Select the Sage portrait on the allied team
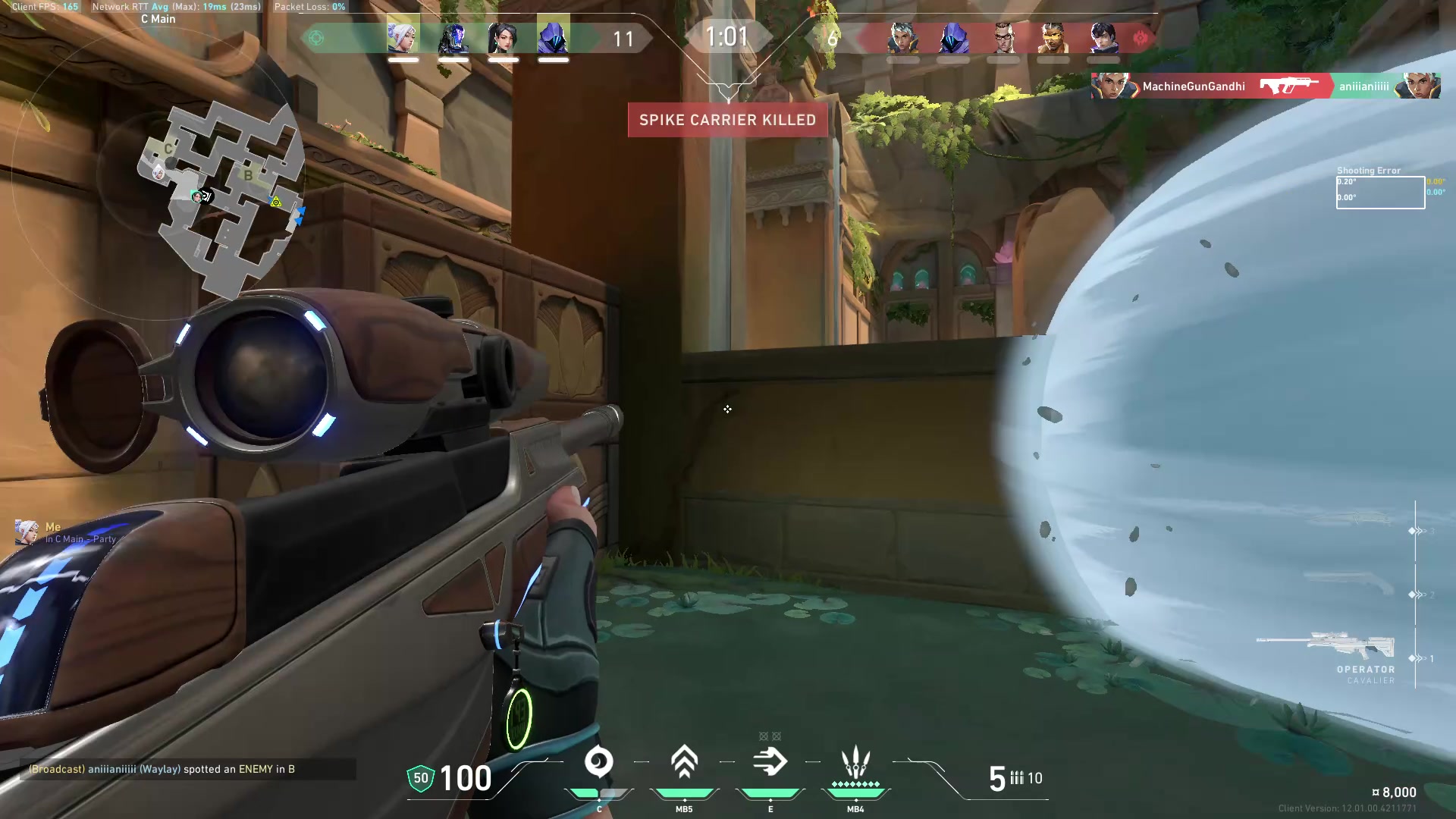Image resolution: width=1456 pixels, height=819 pixels. (503, 37)
